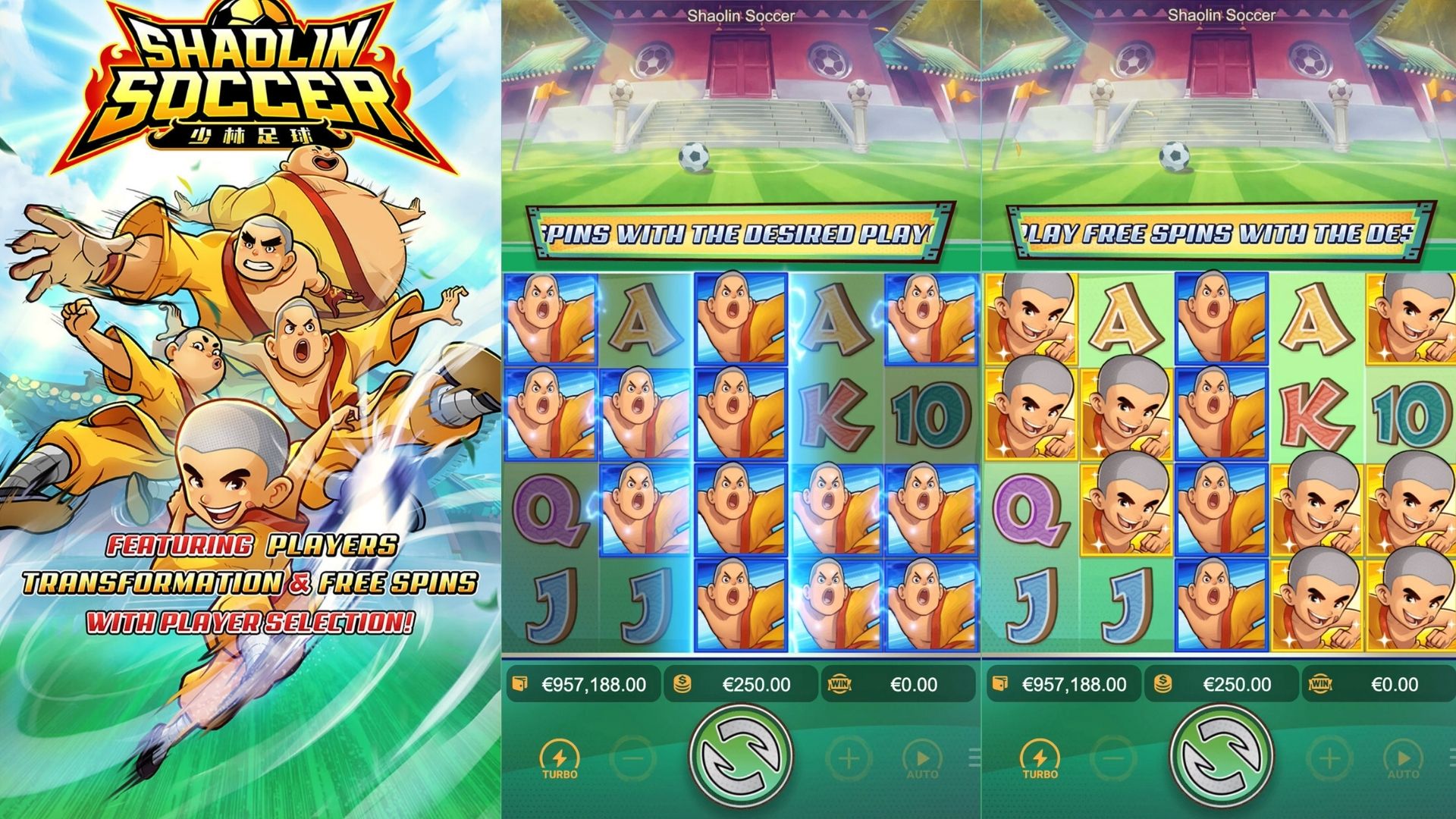This screenshot has height=819, width=1456.
Task: Increase bet with plus under golden monk reels
Action: tap(1329, 758)
